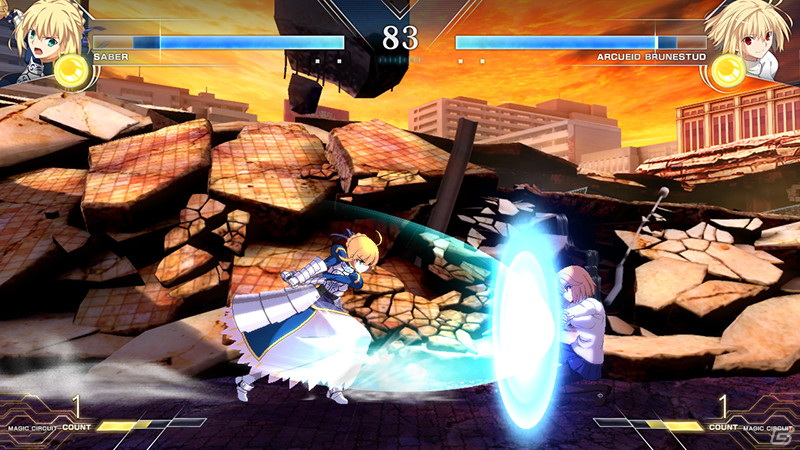This screenshot has width=800, height=450.
Task: Select Saber's yellow moon icon
Action: coord(70,70)
